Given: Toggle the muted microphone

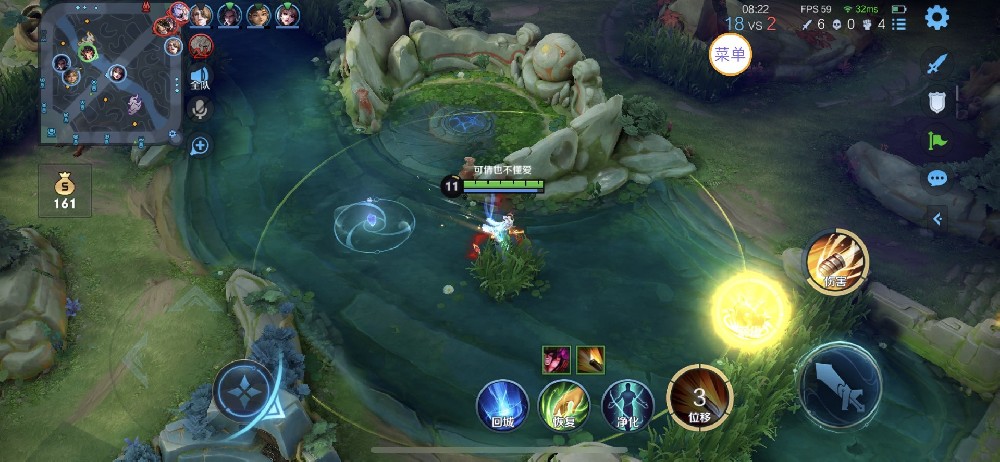Looking at the screenshot, I should pyautogui.click(x=200, y=109).
